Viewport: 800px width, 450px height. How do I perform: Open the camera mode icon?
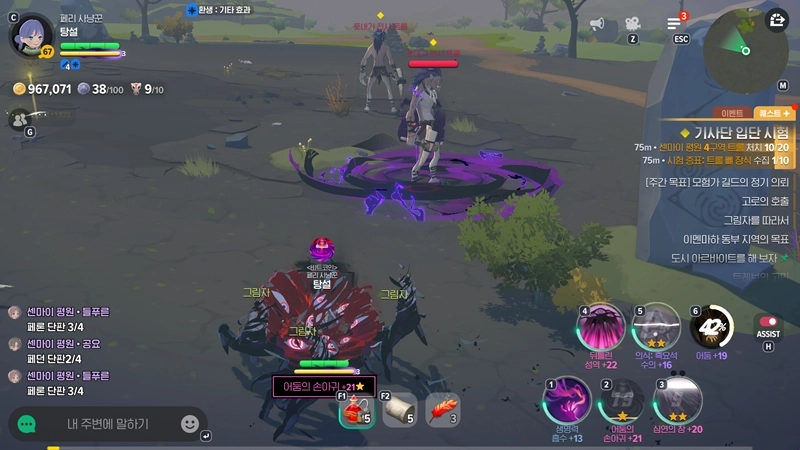pyautogui.click(x=632, y=24)
